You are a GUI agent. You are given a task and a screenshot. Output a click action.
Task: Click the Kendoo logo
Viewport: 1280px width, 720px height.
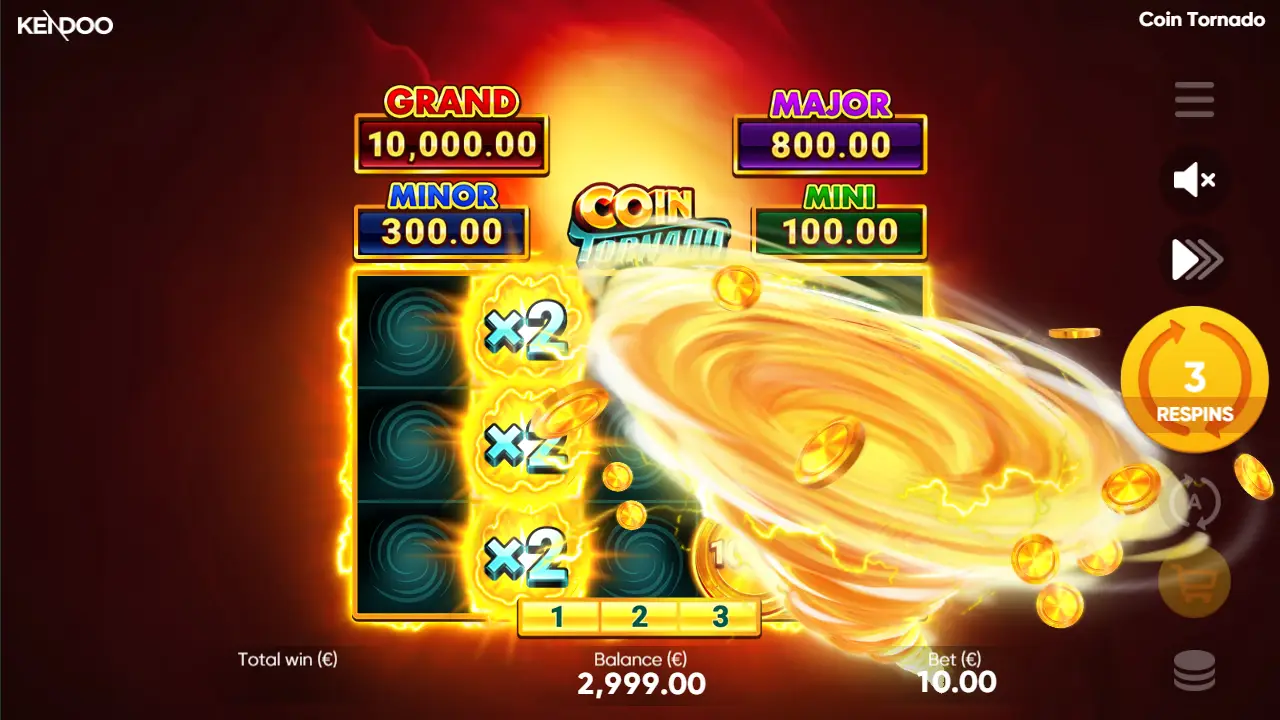(65, 26)
